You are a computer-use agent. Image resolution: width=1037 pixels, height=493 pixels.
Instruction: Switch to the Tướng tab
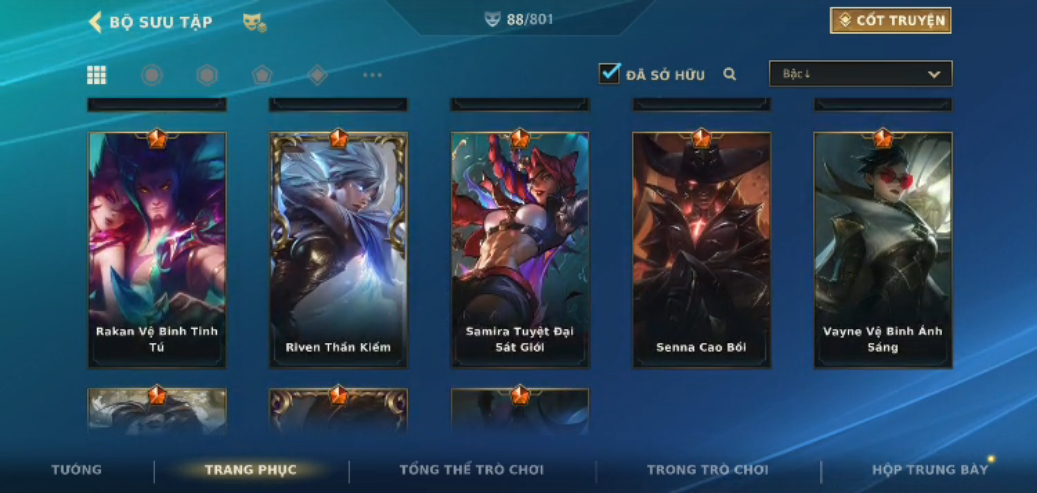(77, 470)
